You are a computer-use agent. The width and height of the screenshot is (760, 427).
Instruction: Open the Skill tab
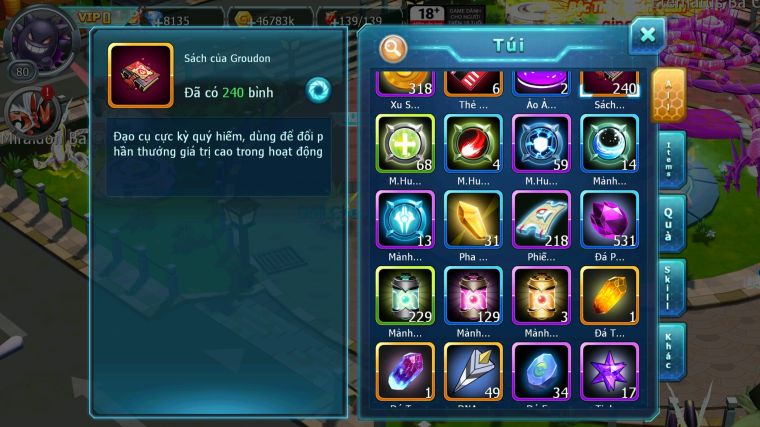pos(670,287)
